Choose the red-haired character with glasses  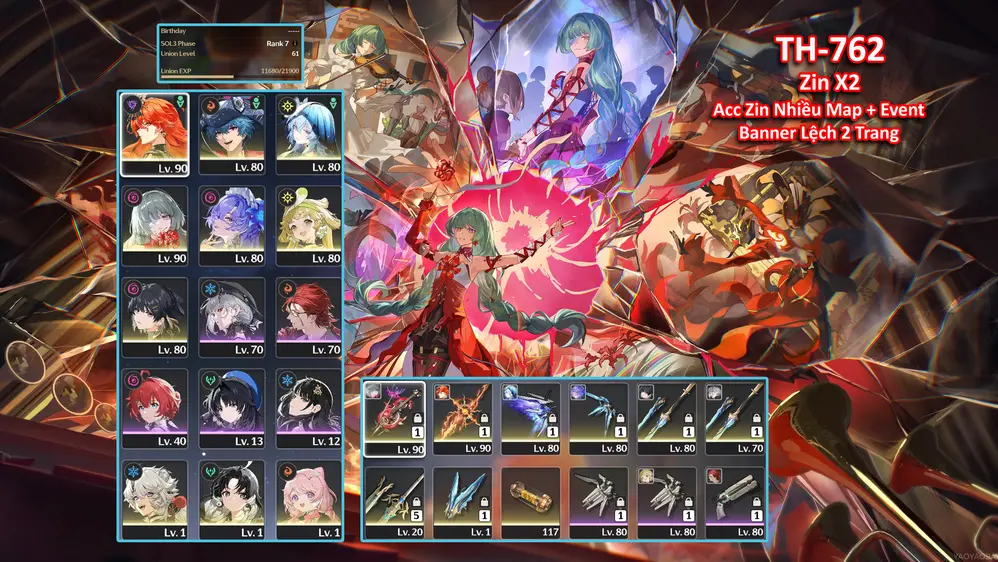(309, 316)
